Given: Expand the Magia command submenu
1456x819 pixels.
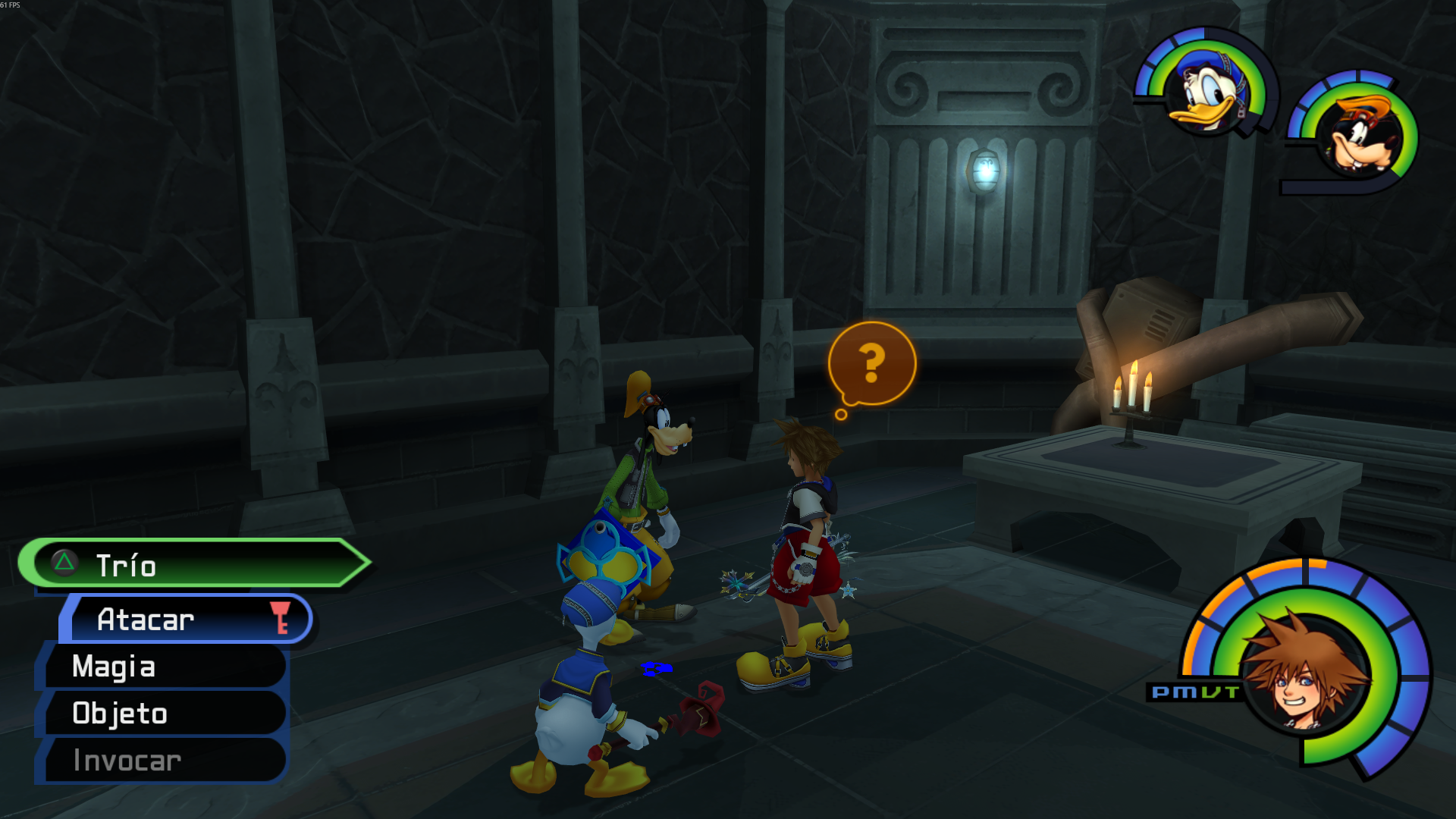Looking at the screenshot, I should 114,667.
